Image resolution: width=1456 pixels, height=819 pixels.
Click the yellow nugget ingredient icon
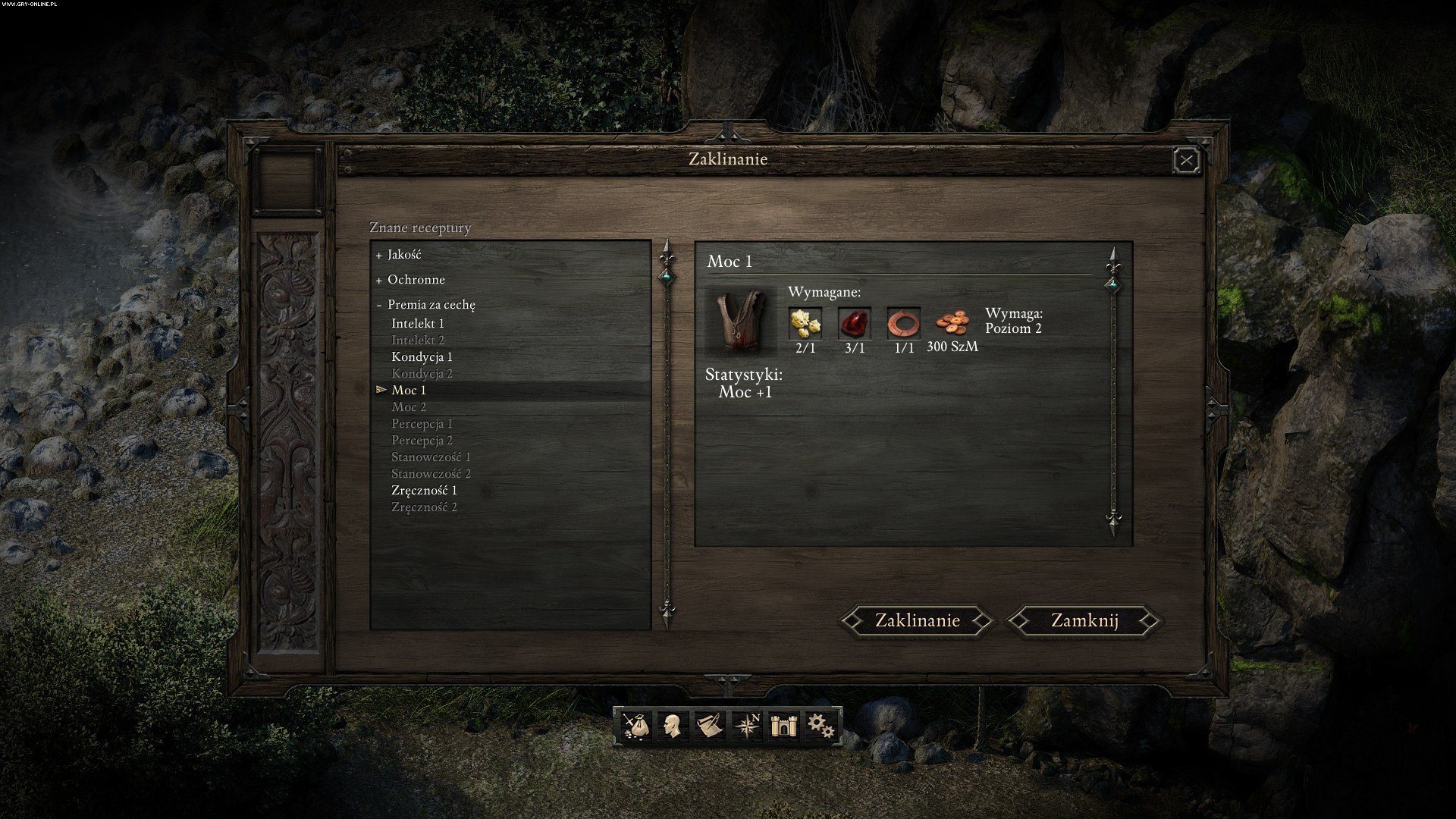tap(805, 324)
